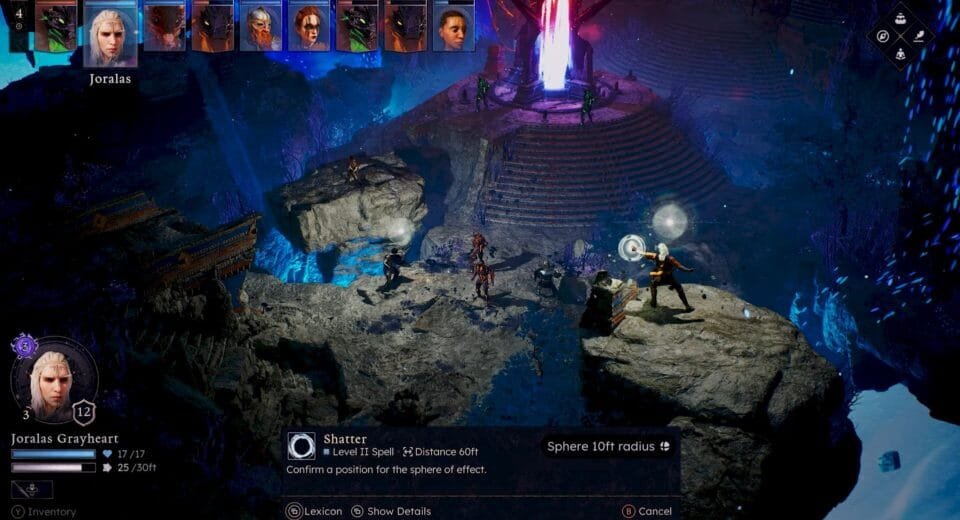Click the Shatter spell icon
Viewport: 960px width, 520px height.
pyautogui.click(x=301, y=446)
